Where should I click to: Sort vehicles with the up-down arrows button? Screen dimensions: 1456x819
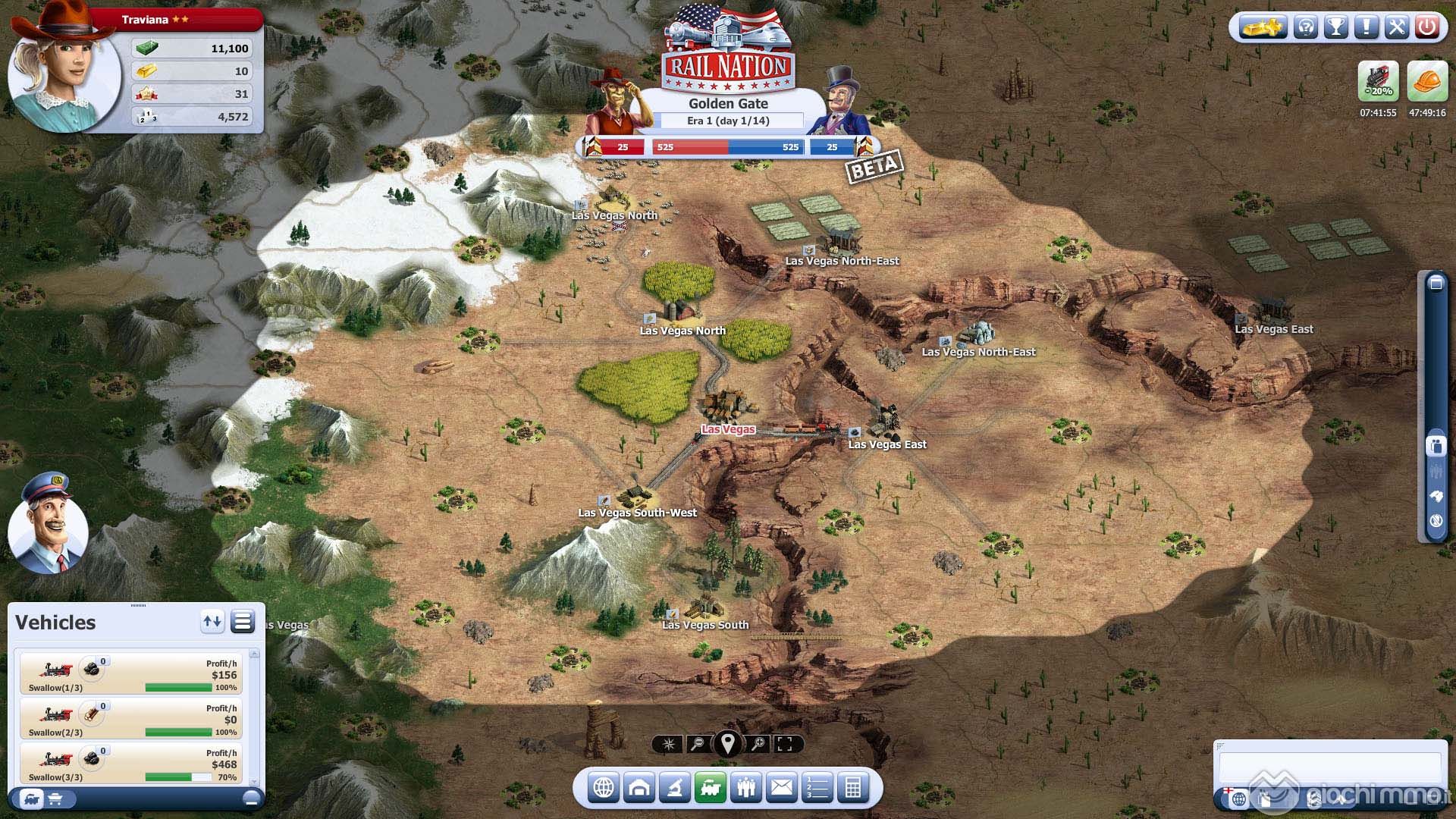[212, 622]
